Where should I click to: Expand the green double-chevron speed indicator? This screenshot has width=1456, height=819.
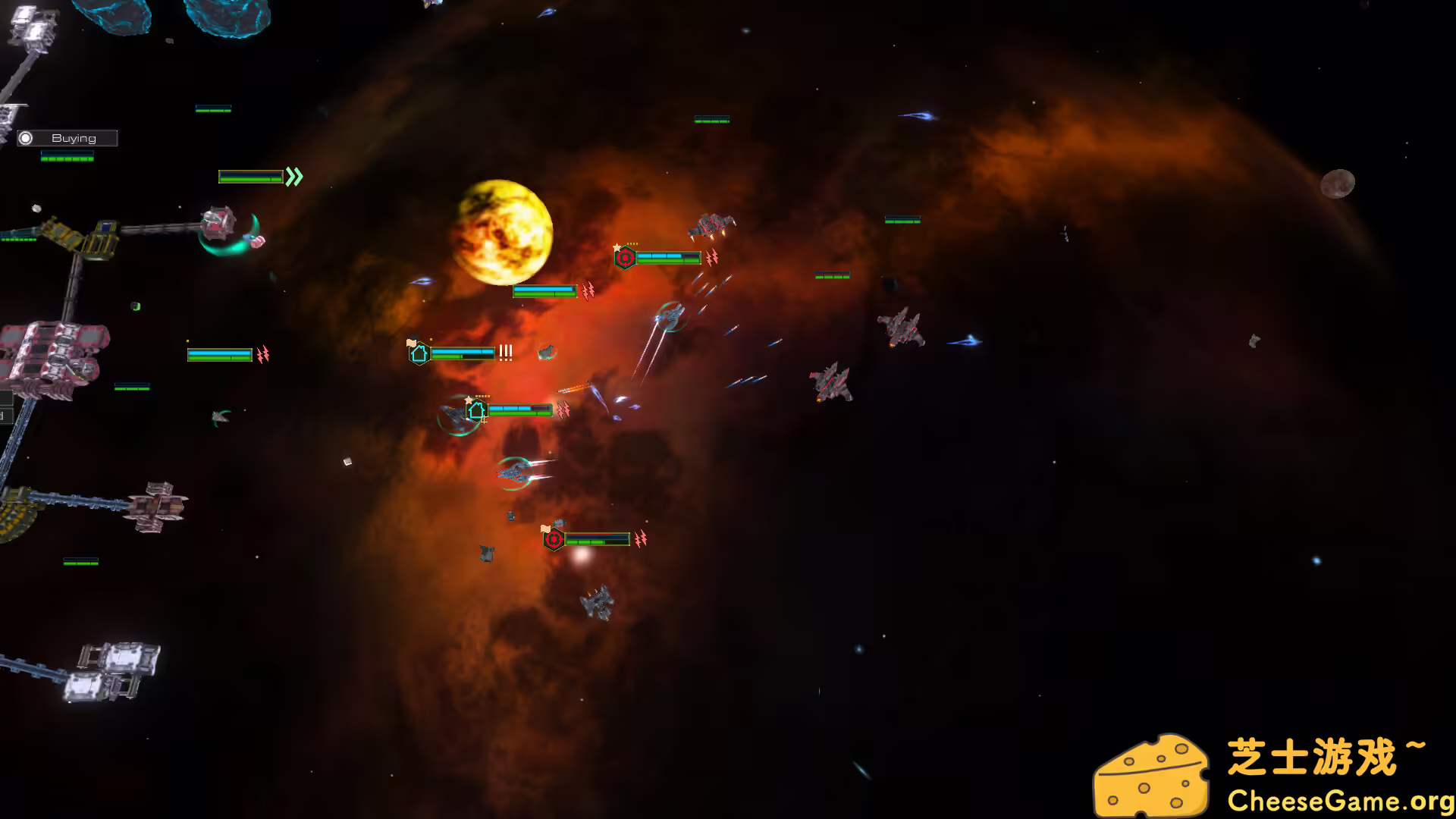point(294,177)
